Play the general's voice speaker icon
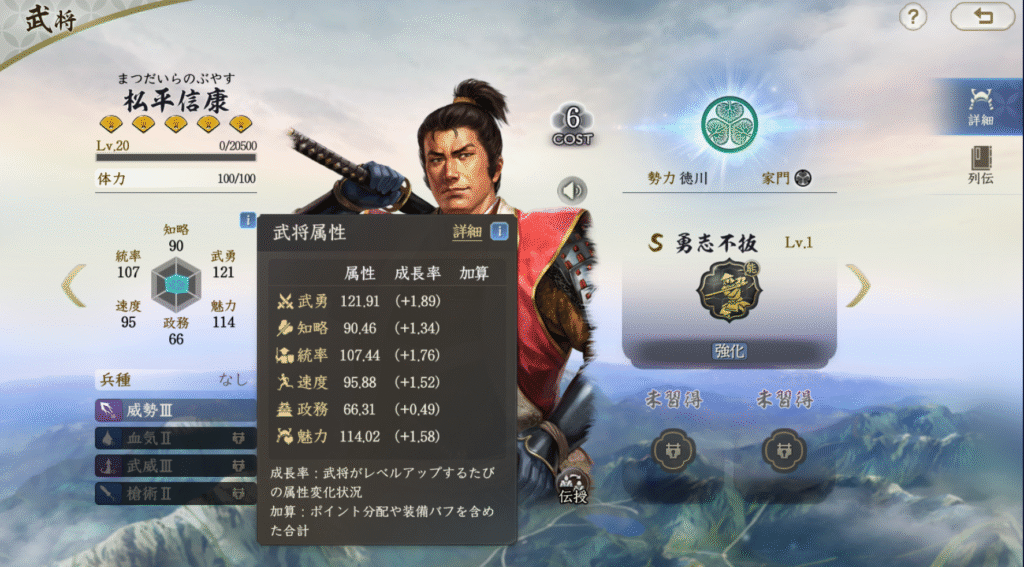Image resolution: width=1024 pixels, height=567 pixels. point(572,190)
